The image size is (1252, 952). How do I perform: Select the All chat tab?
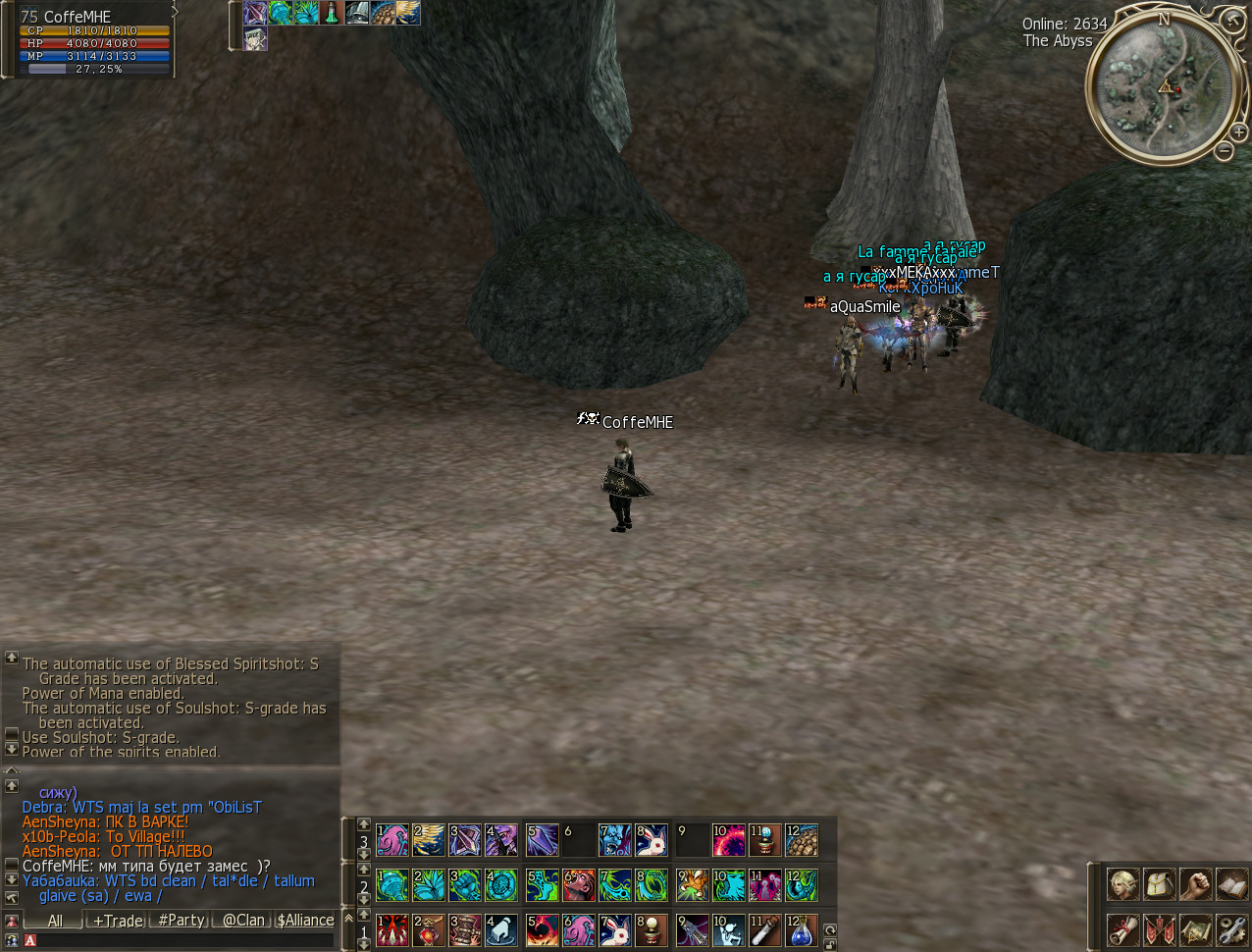coord(55,921)
